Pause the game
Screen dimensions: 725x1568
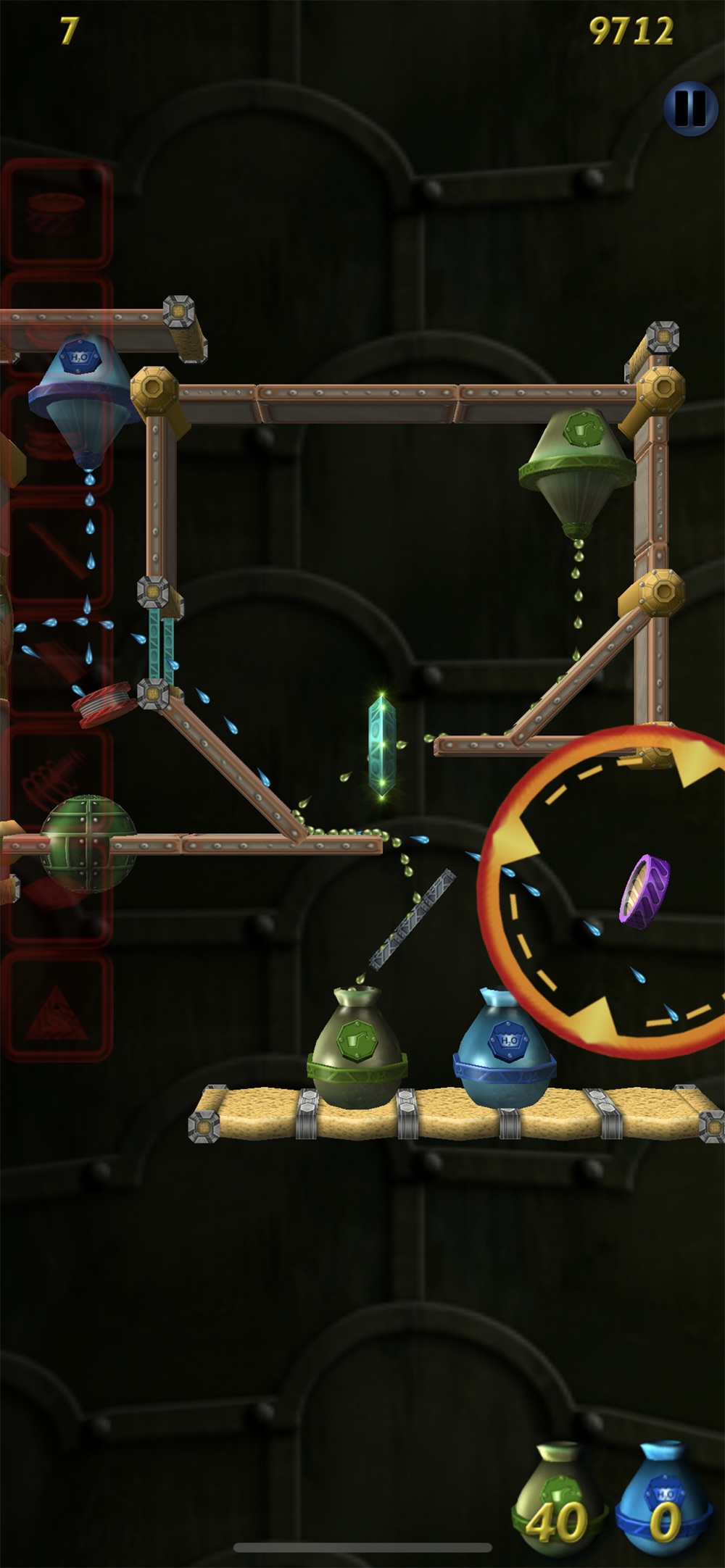pyautogui.click(x=689, y=108)
